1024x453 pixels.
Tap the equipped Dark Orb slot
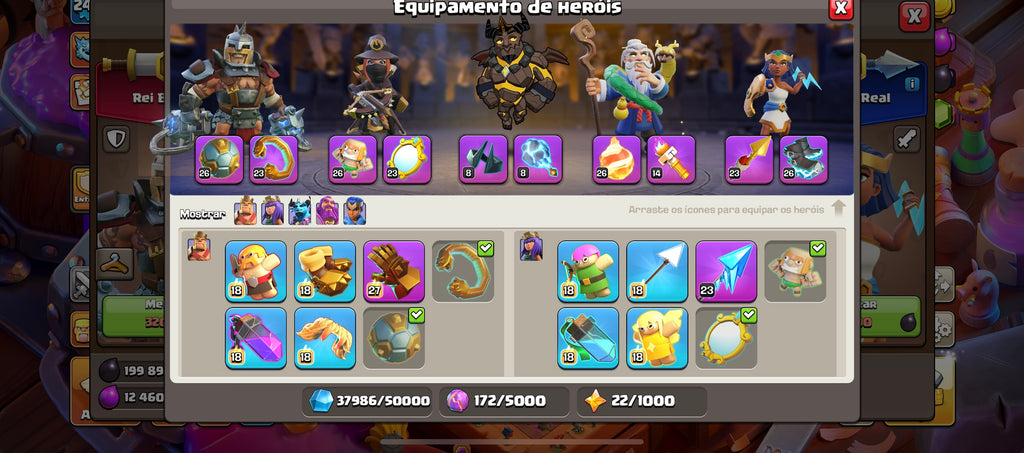pyautogui.click(x=538, y=160)
